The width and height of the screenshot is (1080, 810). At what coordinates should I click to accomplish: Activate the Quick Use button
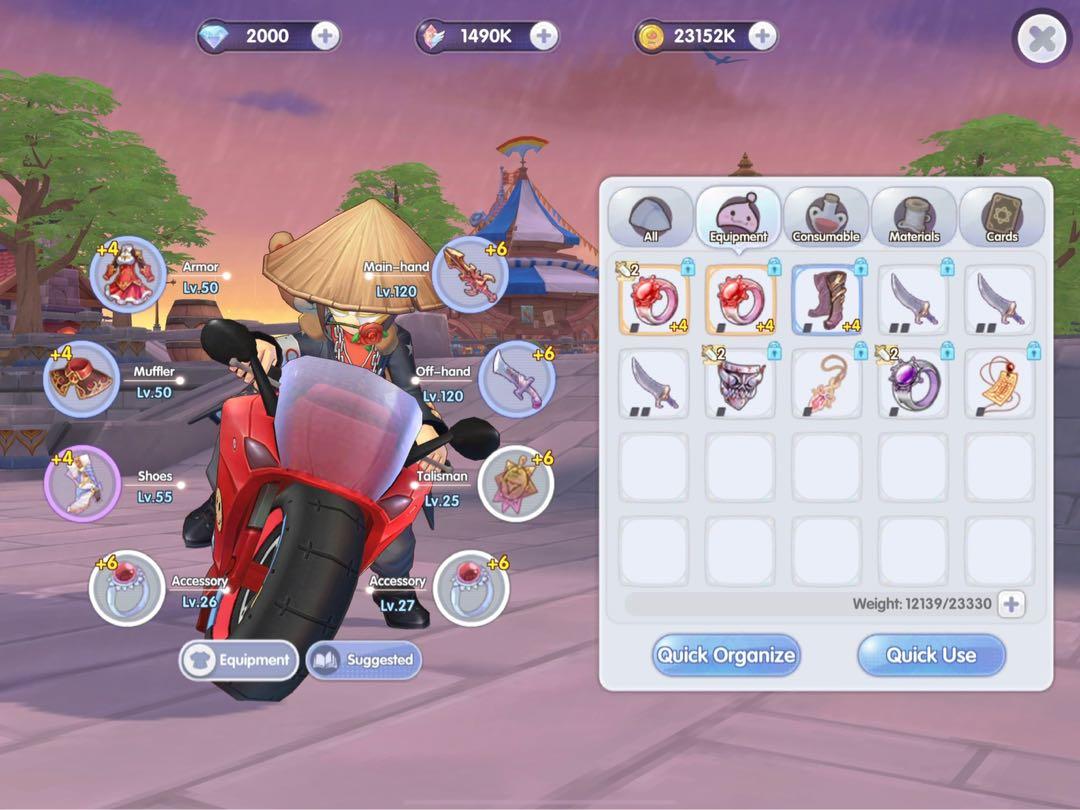pos(931,656)
